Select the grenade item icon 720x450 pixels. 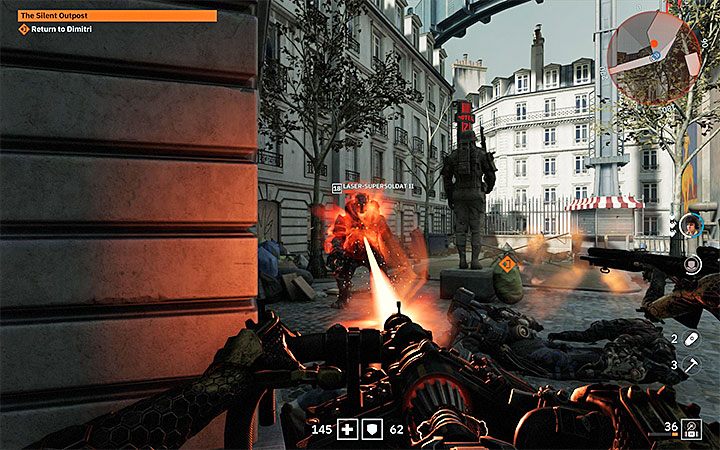(x=692, y=339)
